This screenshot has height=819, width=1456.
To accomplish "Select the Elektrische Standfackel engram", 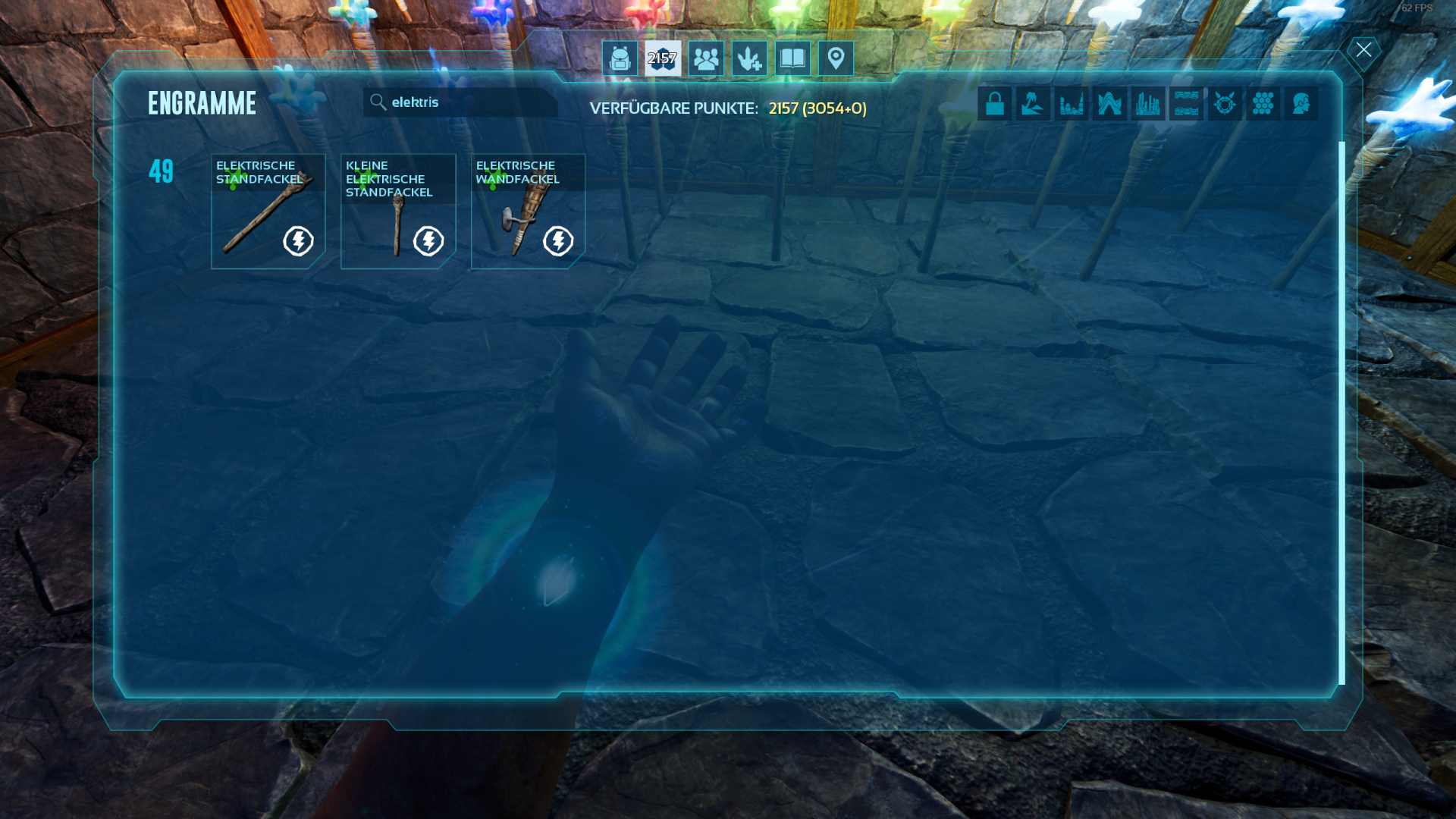I will [268, 212].
